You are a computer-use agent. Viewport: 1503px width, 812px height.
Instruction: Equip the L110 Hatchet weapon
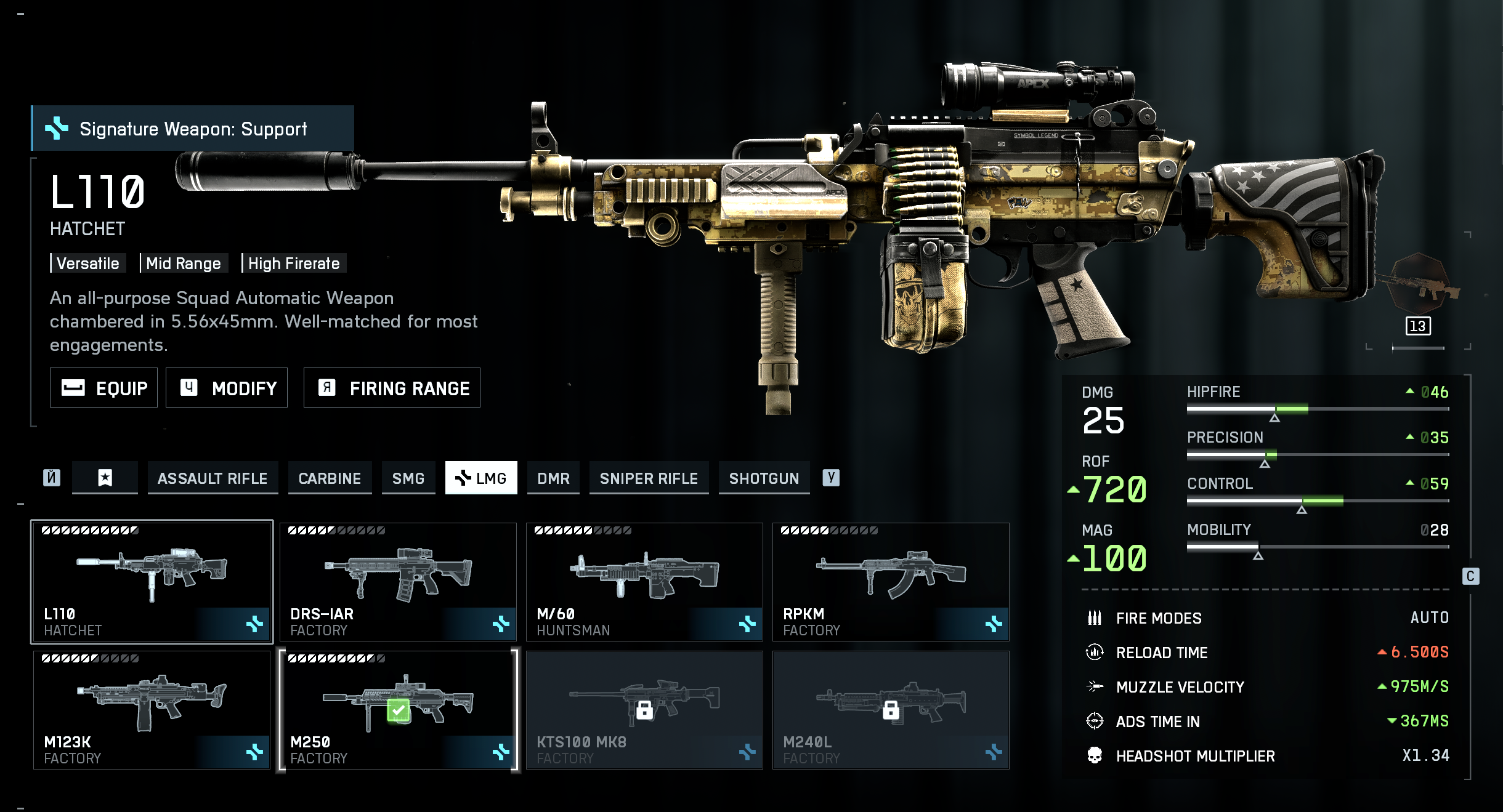pyautogui.click(x=103, y=388)
